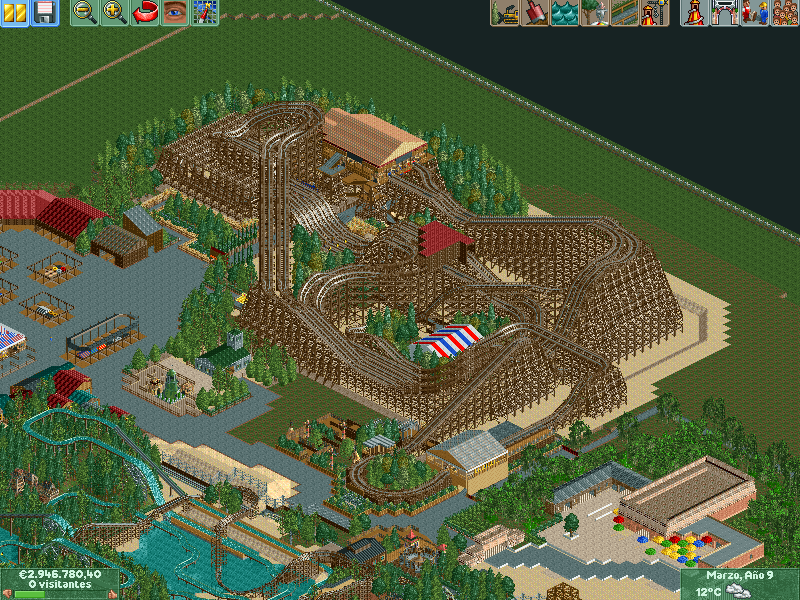Rotate the view with the red arrow
800x600 pixels.
[x=145, y=13]
